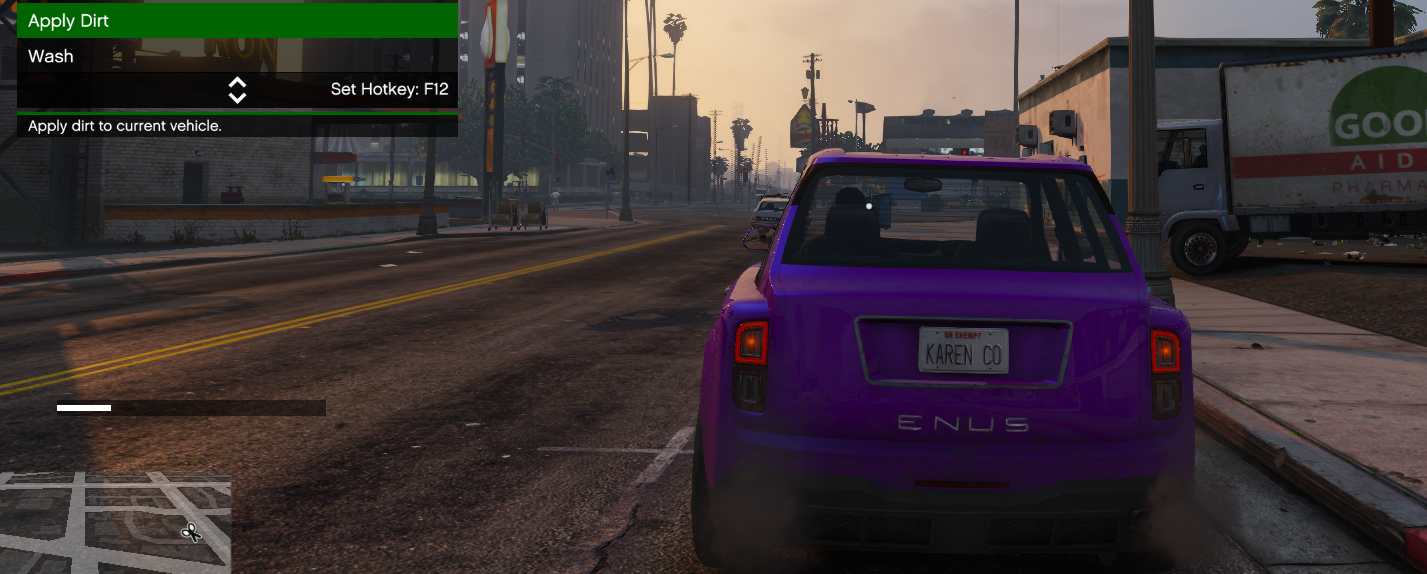Click the scissors barber marker on minimap

coord(191,532)
